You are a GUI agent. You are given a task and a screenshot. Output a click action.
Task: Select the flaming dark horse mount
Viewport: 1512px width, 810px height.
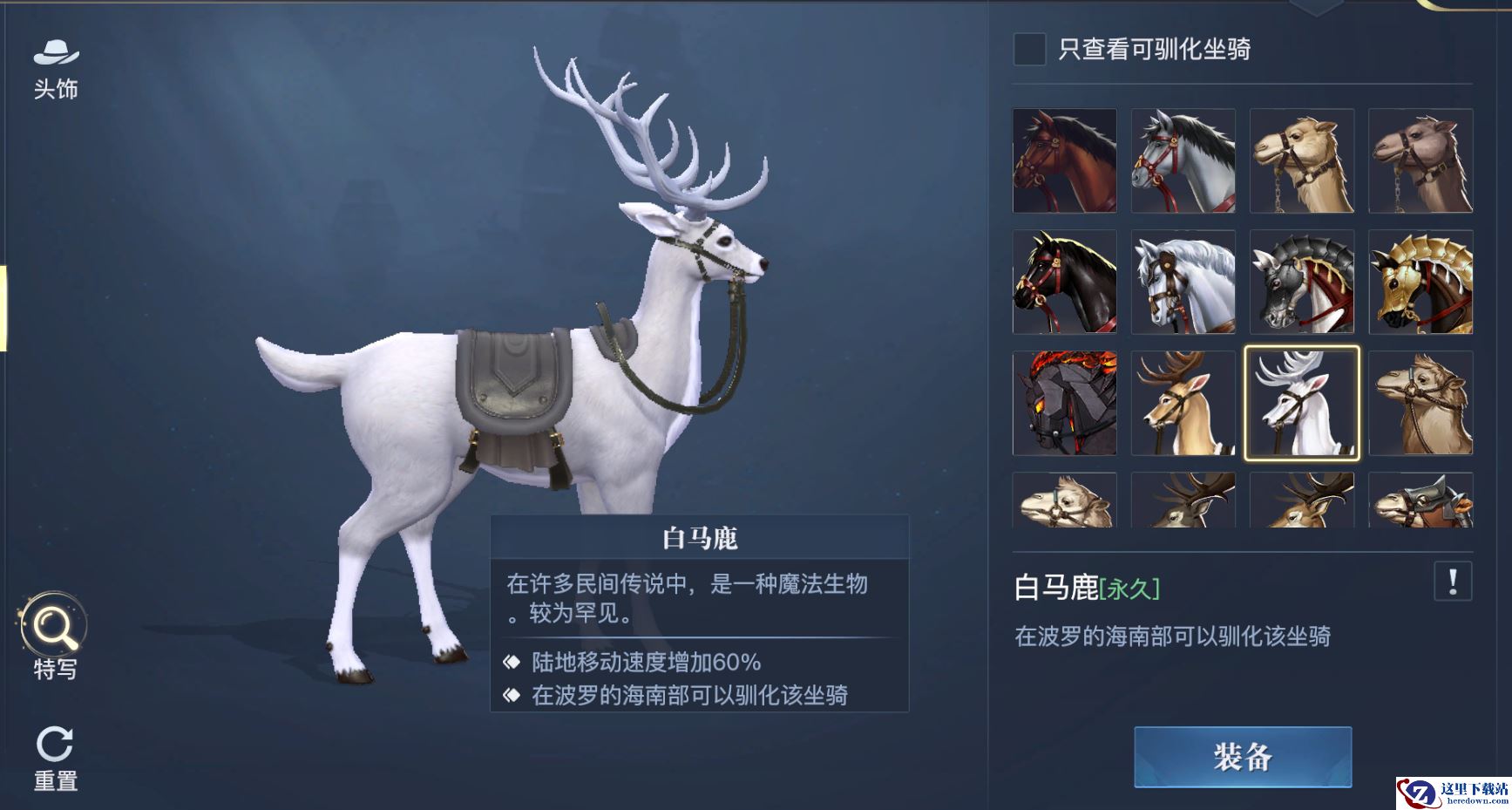coord(1064,403)
